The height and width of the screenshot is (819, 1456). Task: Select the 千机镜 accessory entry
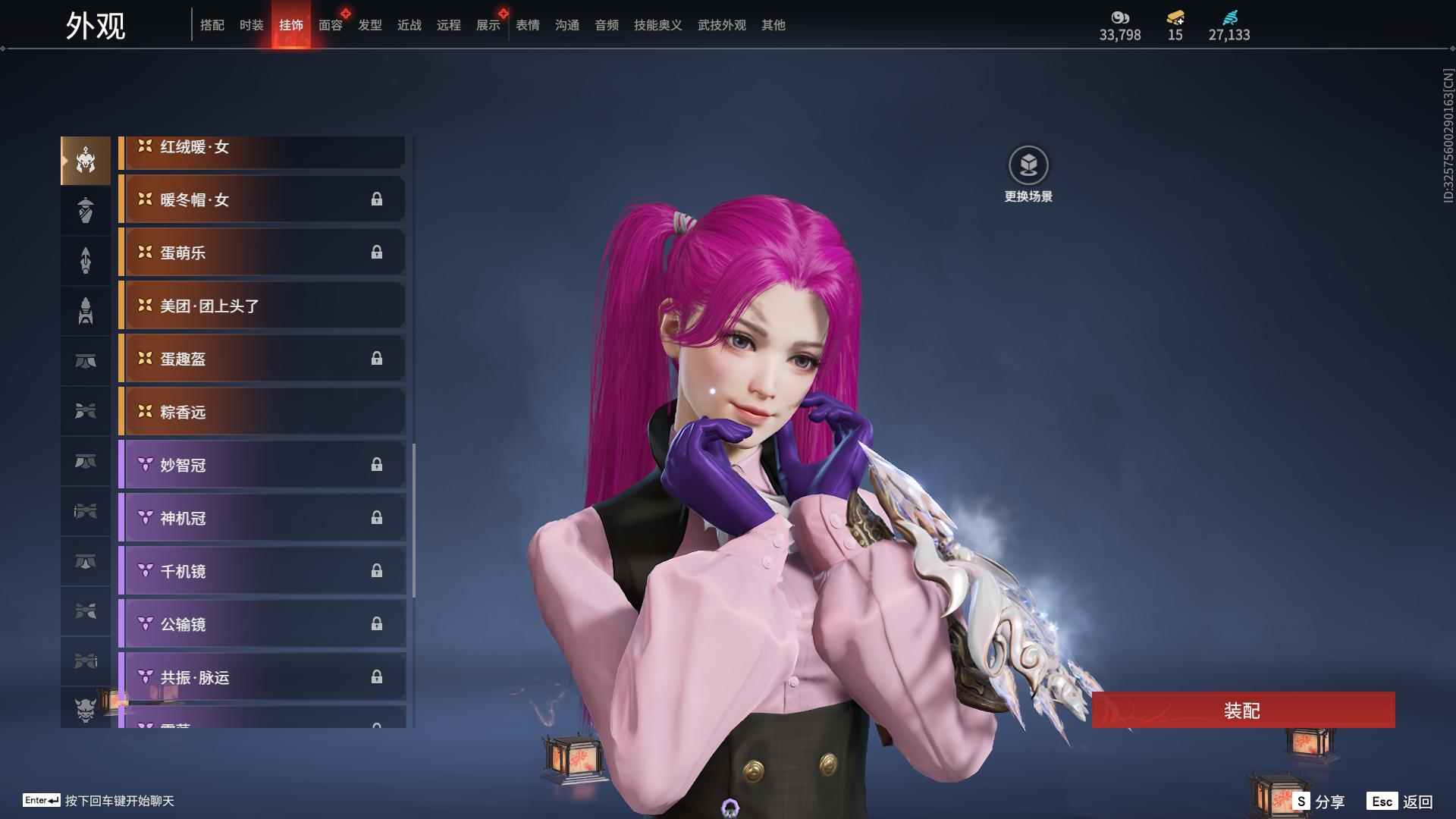point(262,571)
